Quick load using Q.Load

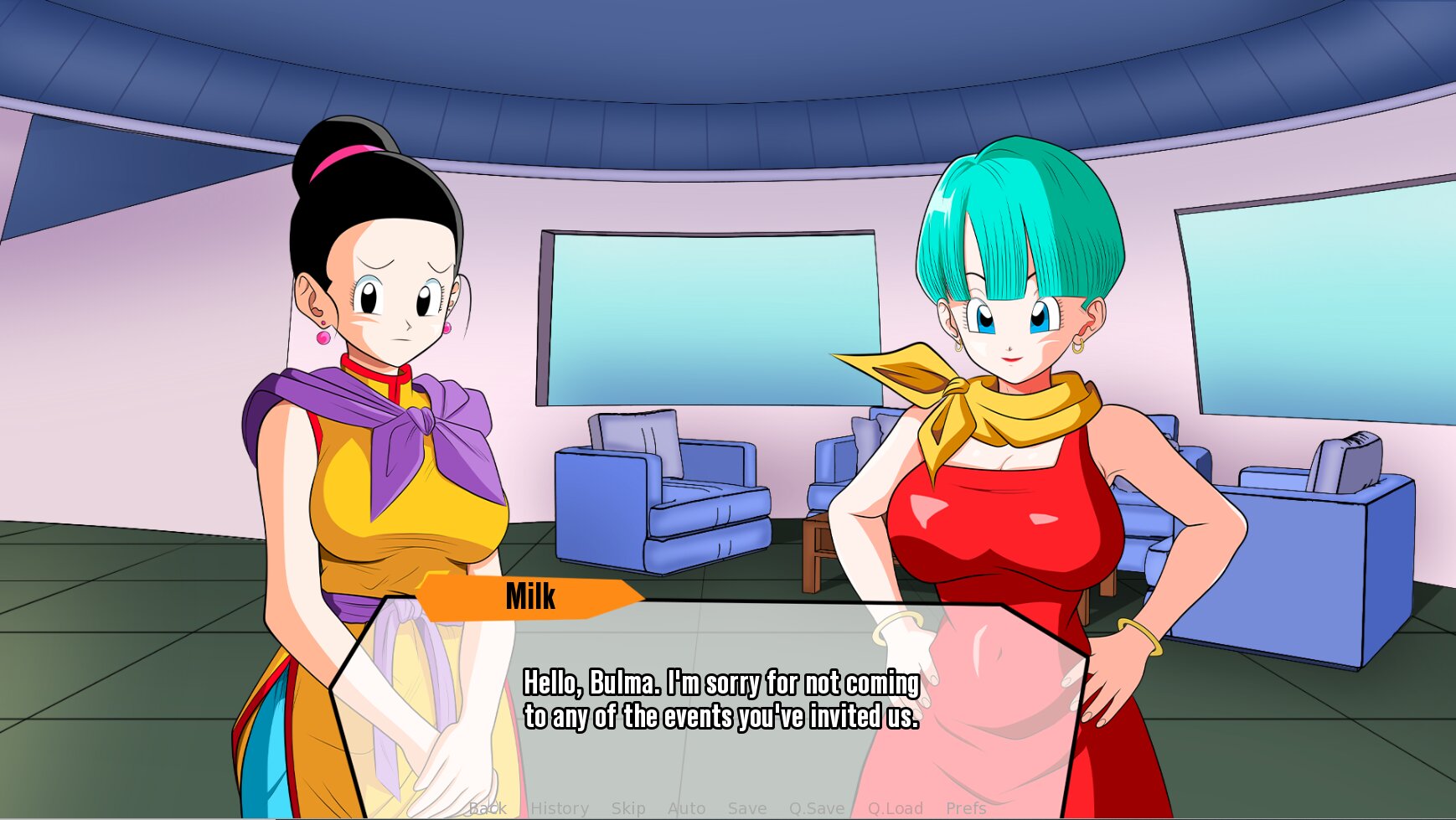[x=896, y=808]
